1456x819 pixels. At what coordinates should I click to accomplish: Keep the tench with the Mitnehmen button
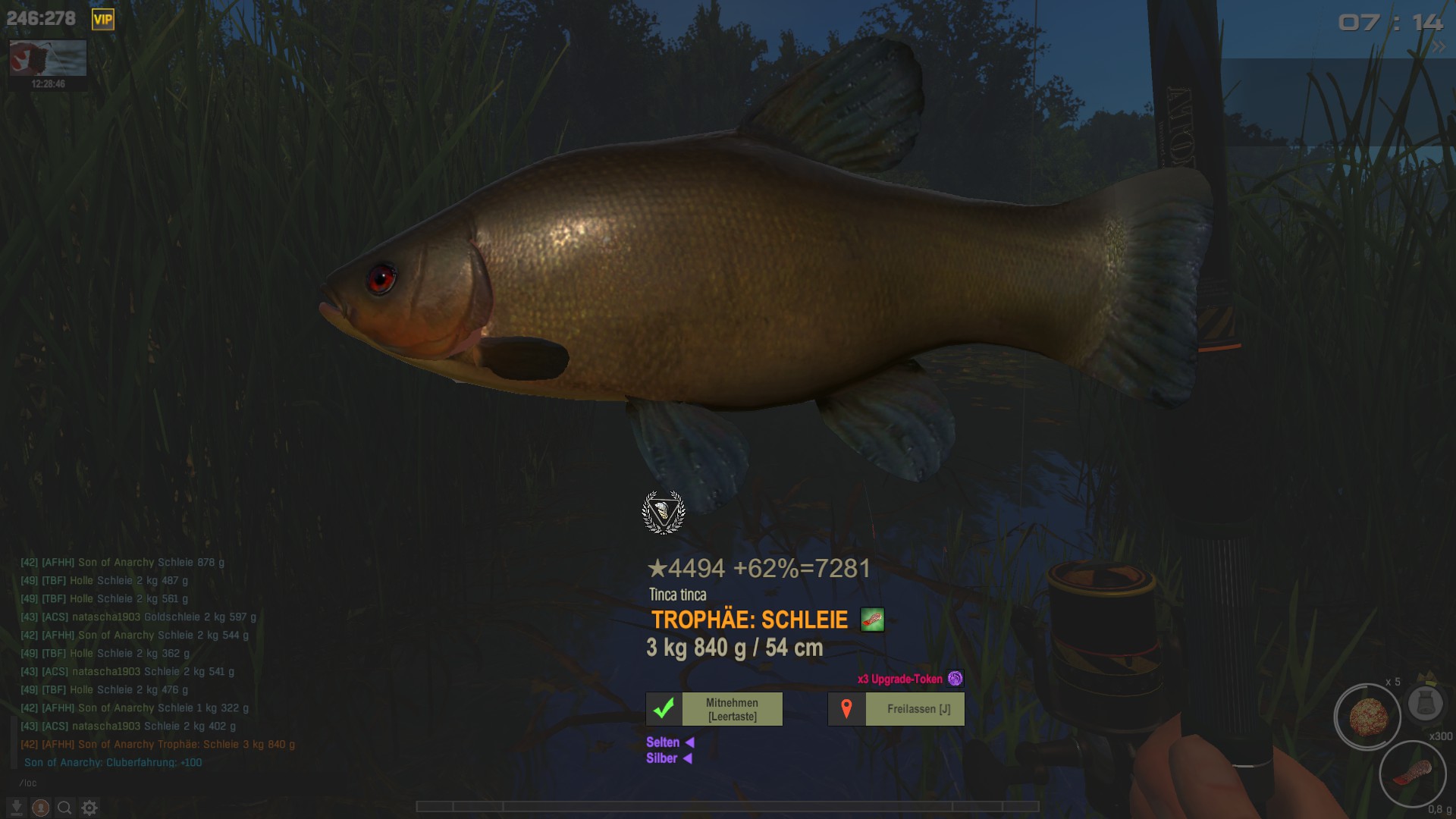[714, 709]
